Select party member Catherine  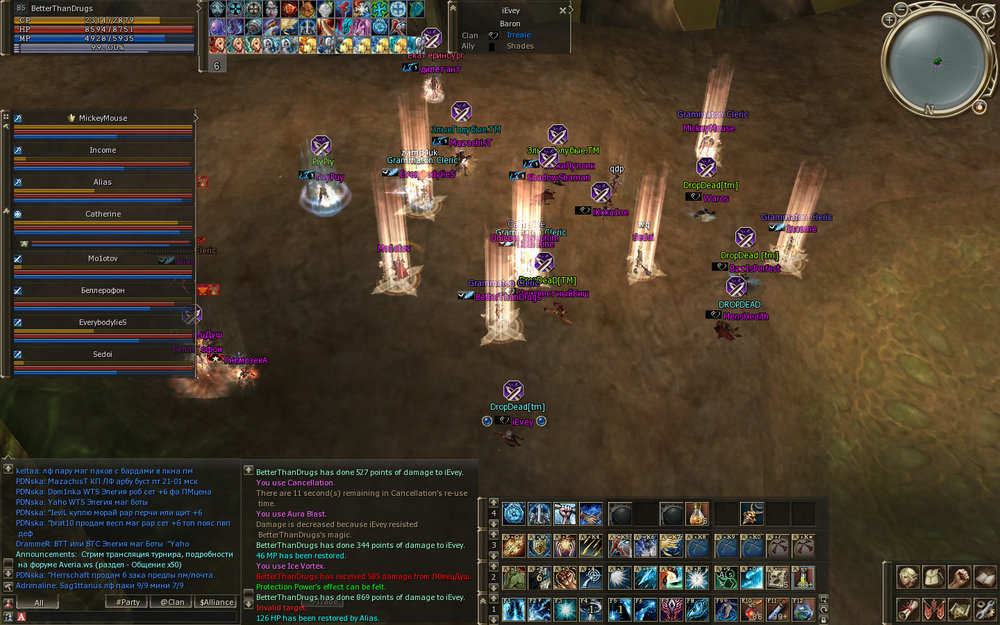click(x=103, y=214)
